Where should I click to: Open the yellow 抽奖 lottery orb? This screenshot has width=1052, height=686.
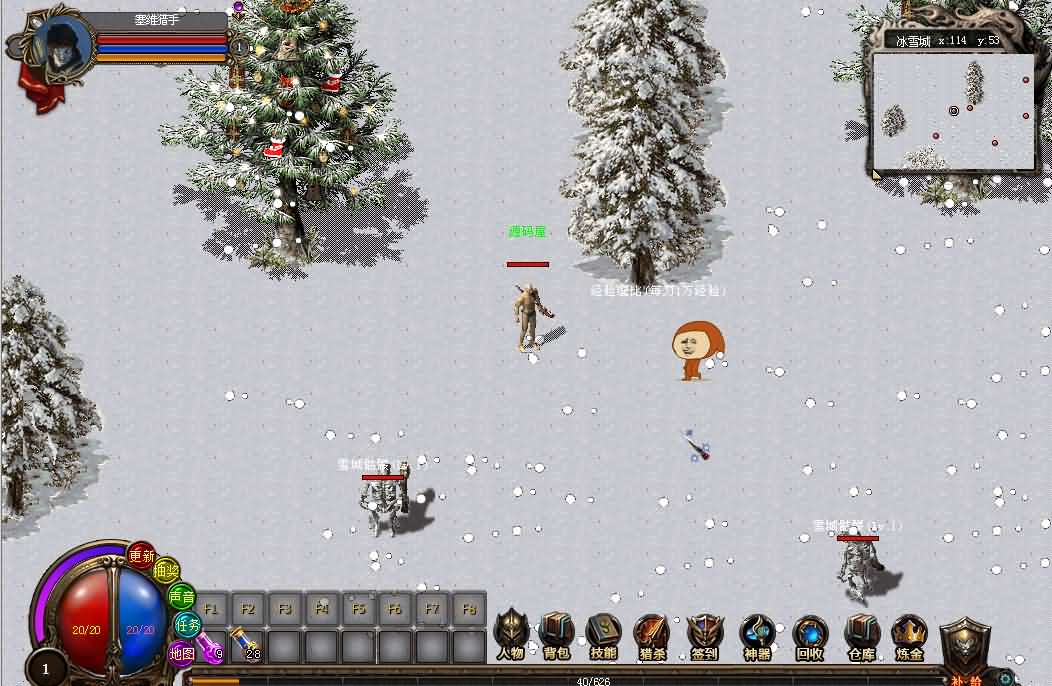tap(166, 572)
